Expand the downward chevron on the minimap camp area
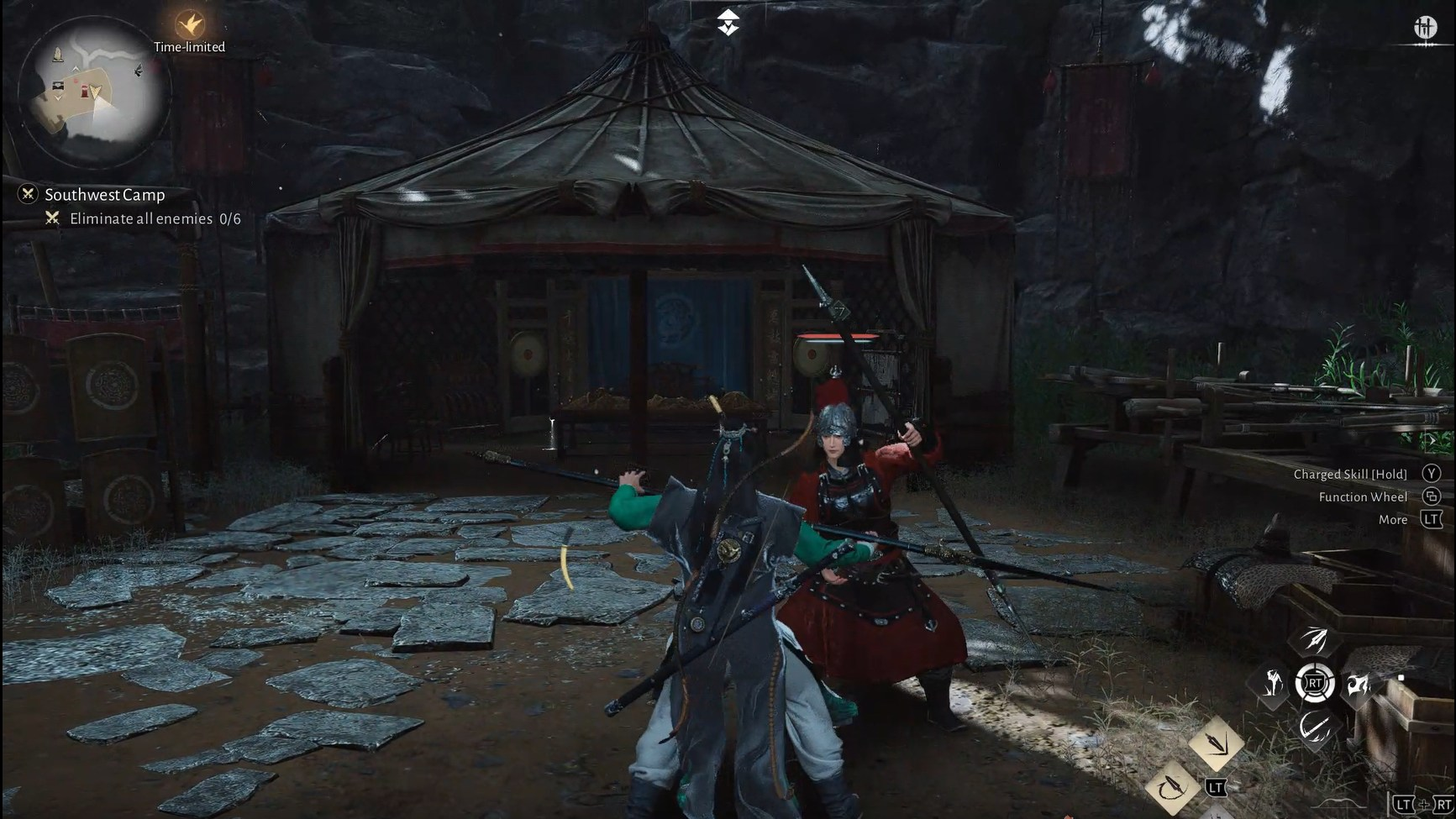1456x819 pixels. coord(58,98)
